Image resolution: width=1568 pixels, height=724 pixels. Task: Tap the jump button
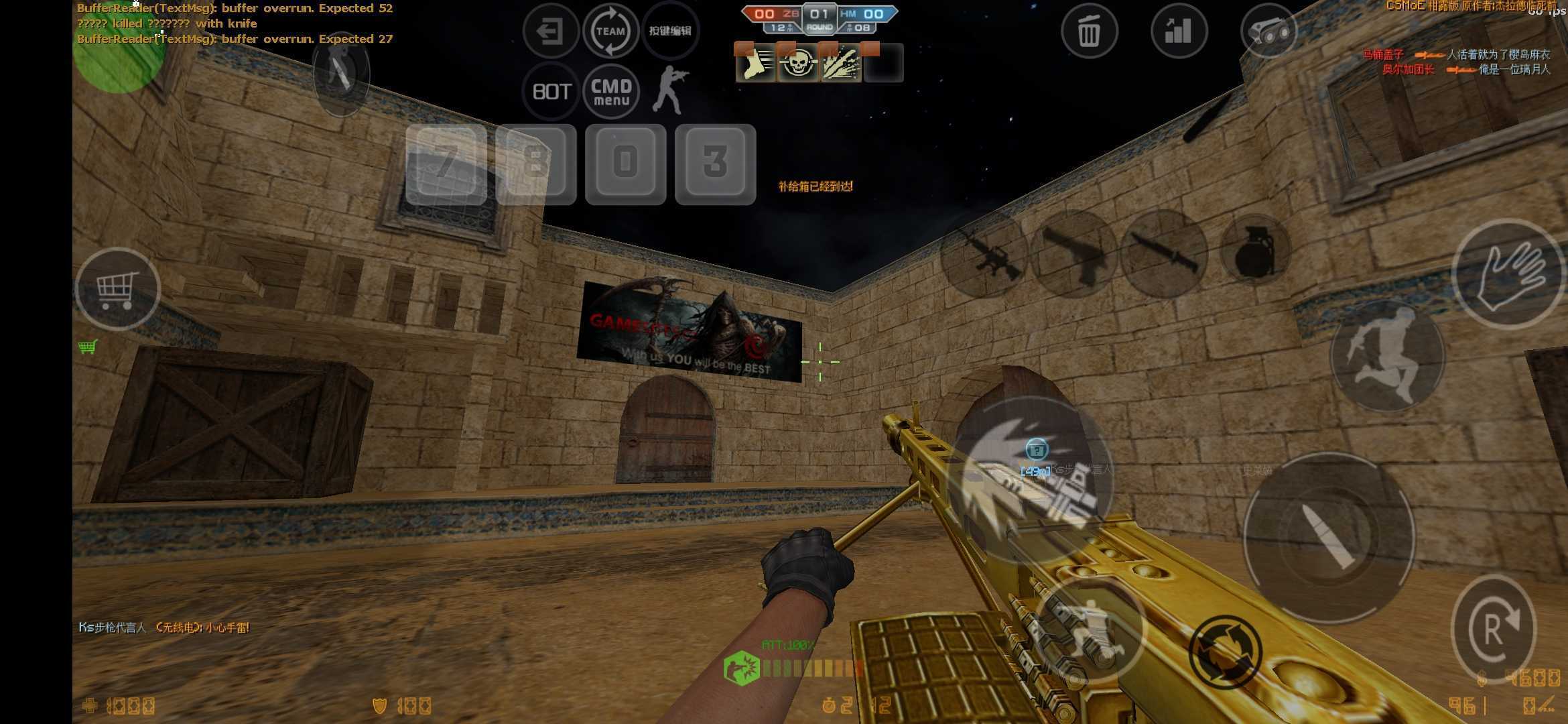[1386, 355]
